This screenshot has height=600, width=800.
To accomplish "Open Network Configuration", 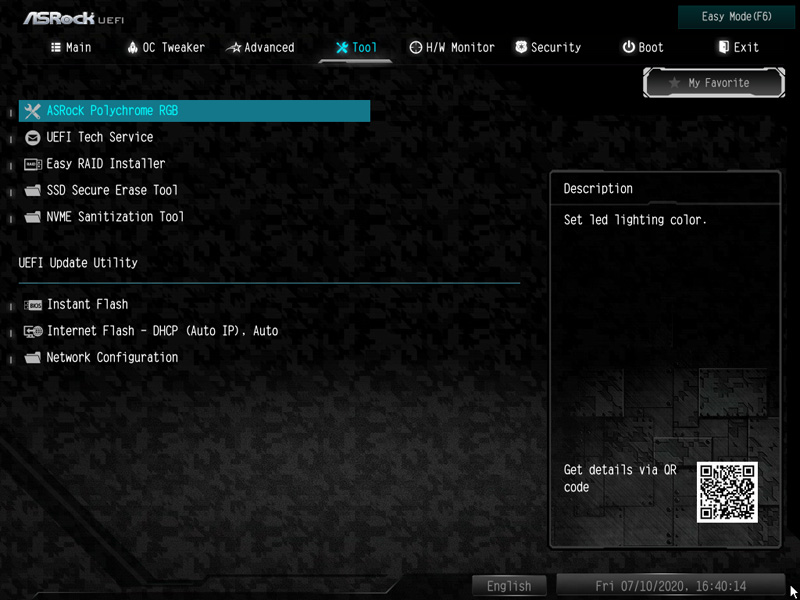I will click(112, 357).
